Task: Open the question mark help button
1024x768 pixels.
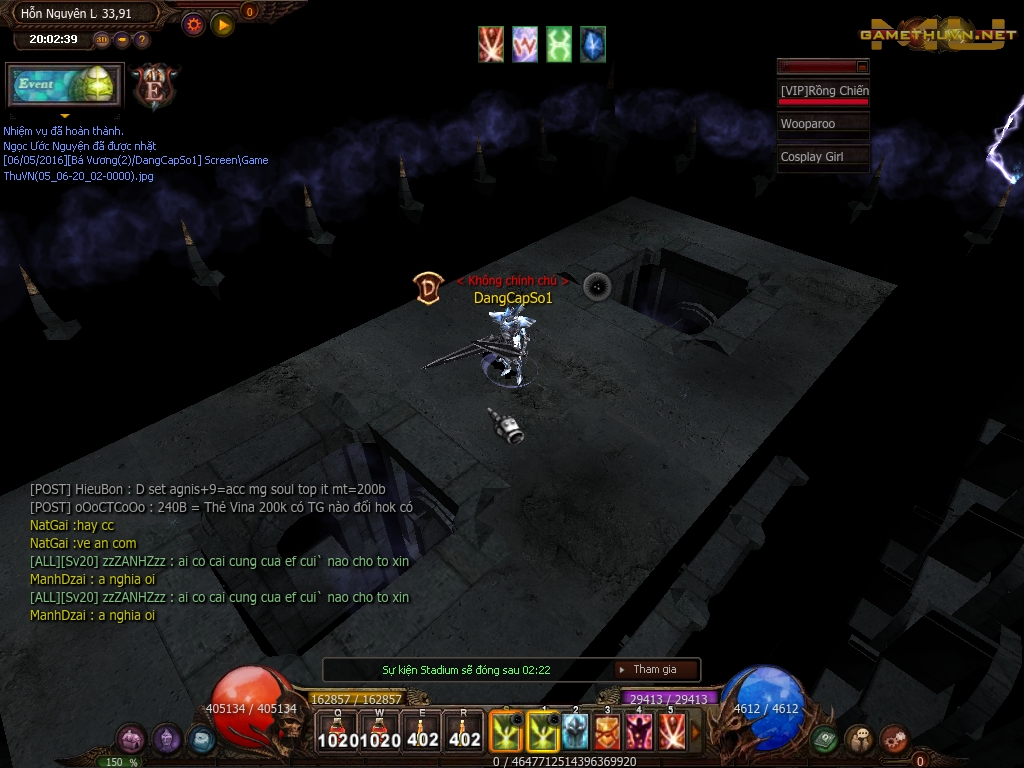Action: (142, 40)
